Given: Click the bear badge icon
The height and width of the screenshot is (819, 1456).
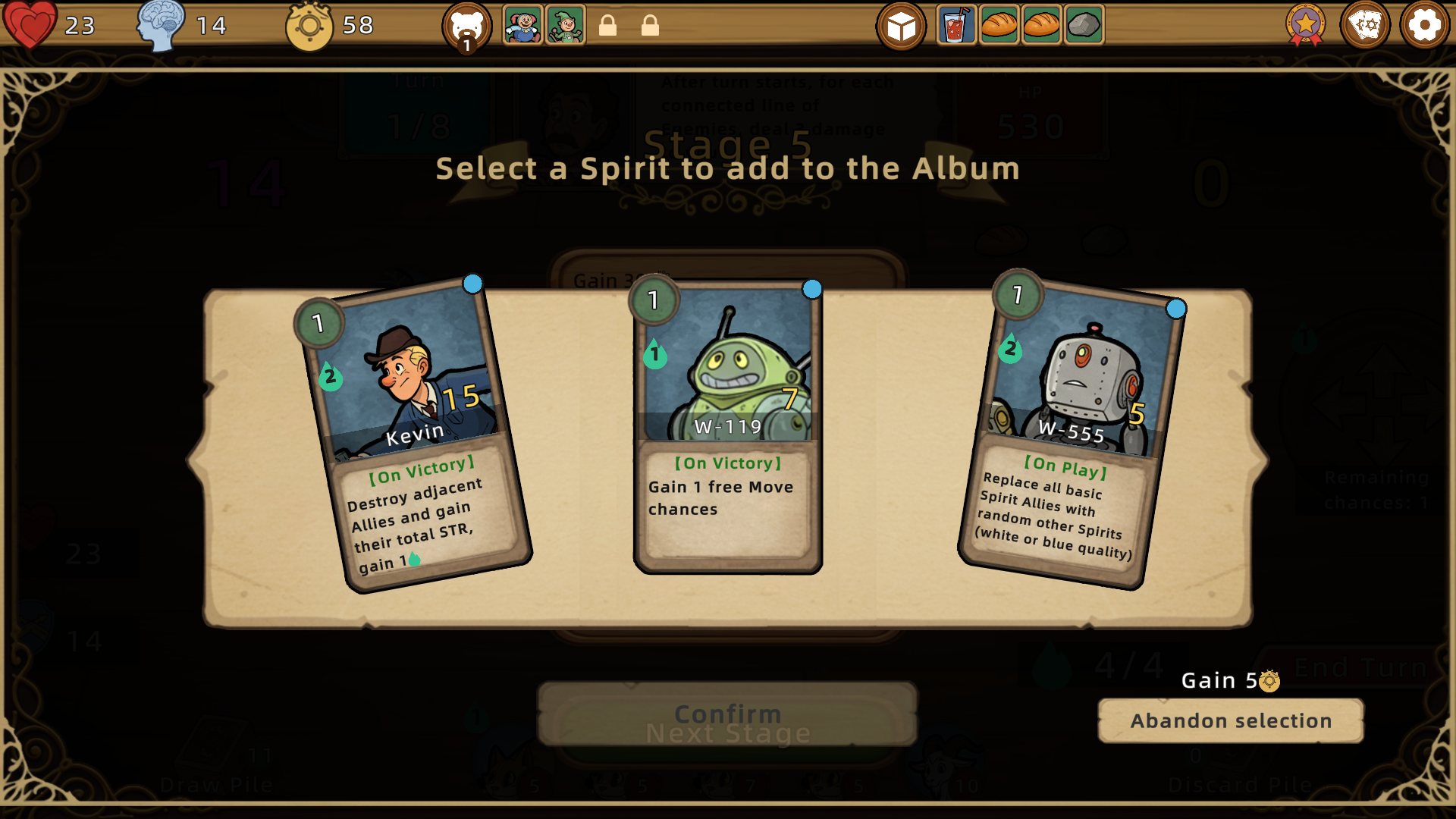Looking at the screenshot, I should pyautogui.click(x=468, y=25).
